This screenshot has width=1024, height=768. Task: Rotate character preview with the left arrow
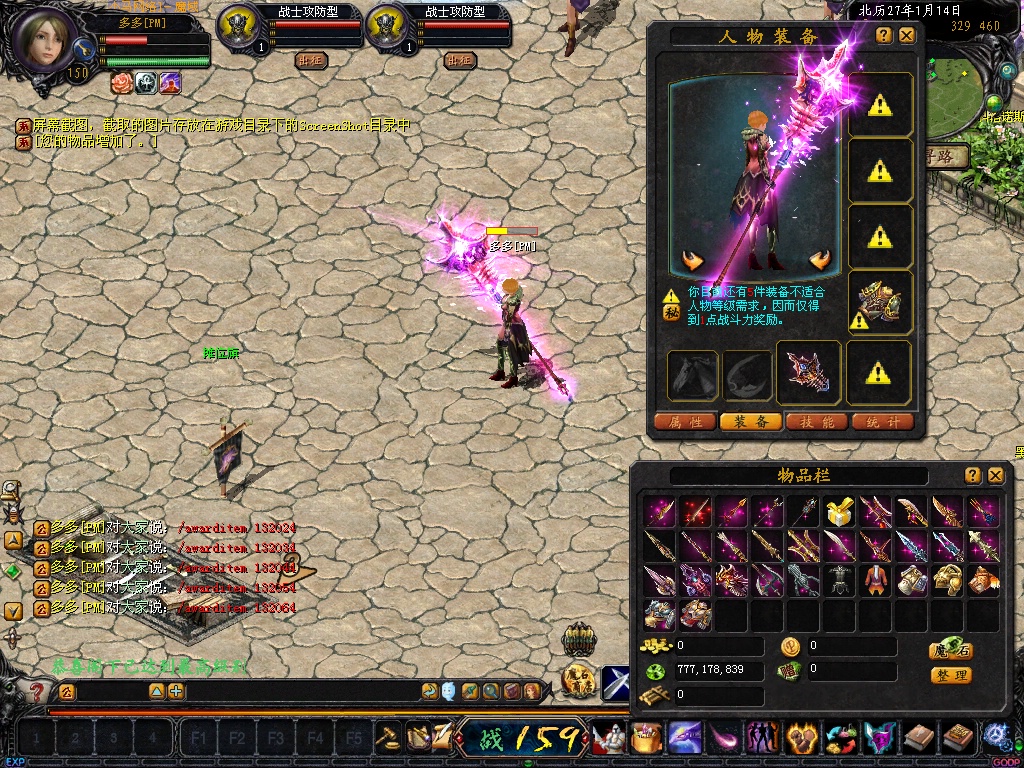[x=692, y=261]
